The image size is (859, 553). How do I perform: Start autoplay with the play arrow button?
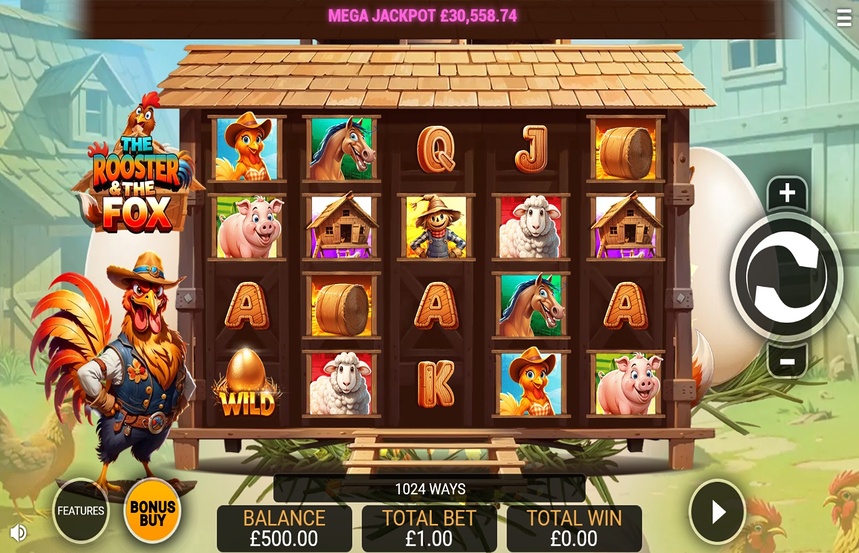(718, 512)
